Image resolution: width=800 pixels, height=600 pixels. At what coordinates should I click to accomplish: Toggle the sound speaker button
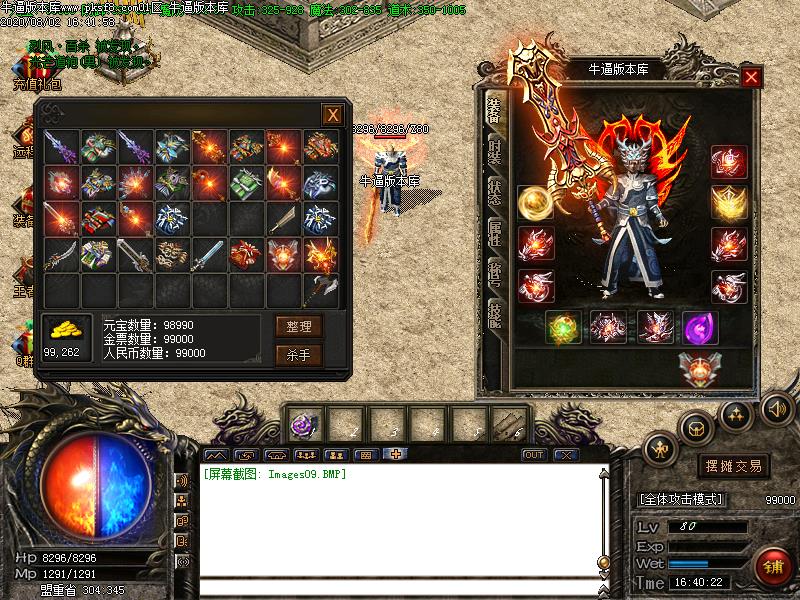(x=776, y=408)
